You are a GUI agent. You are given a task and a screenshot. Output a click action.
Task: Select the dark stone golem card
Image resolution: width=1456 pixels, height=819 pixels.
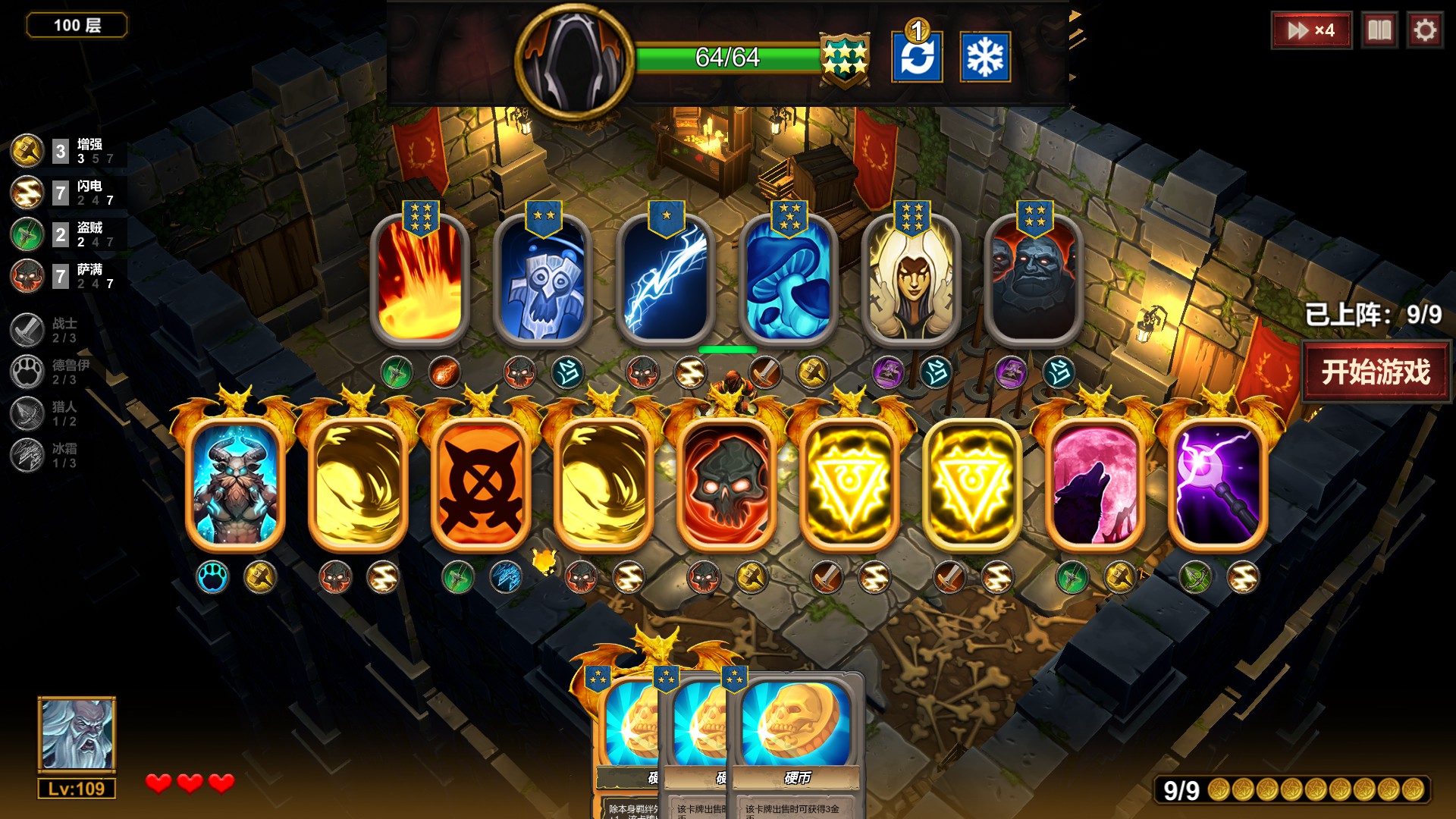pyautogui.click(x=1034, y=279)
